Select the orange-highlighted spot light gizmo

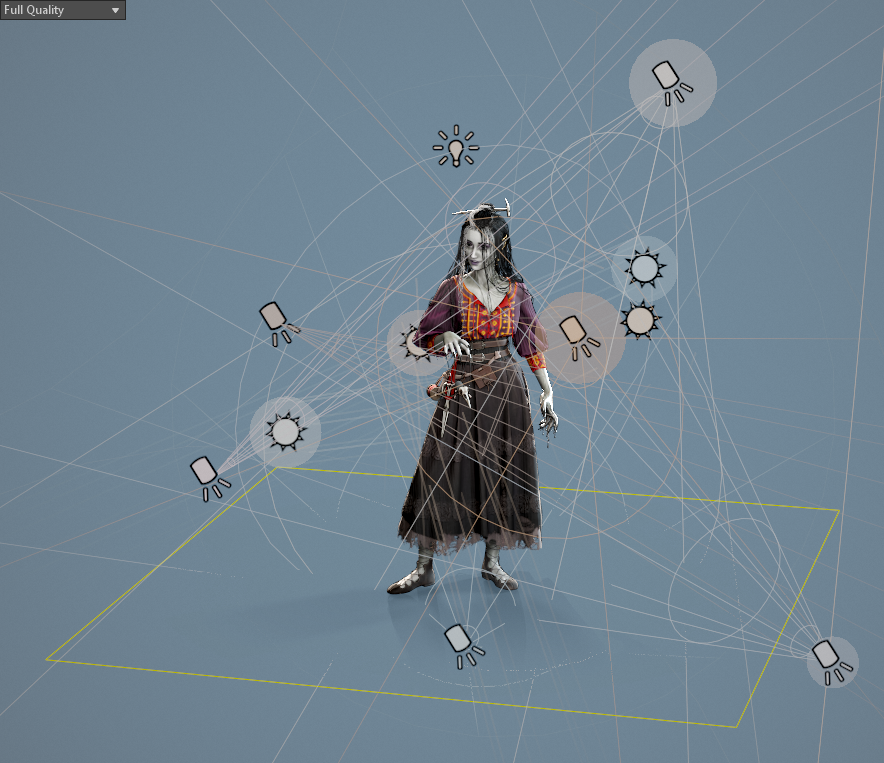coord(579,336)
